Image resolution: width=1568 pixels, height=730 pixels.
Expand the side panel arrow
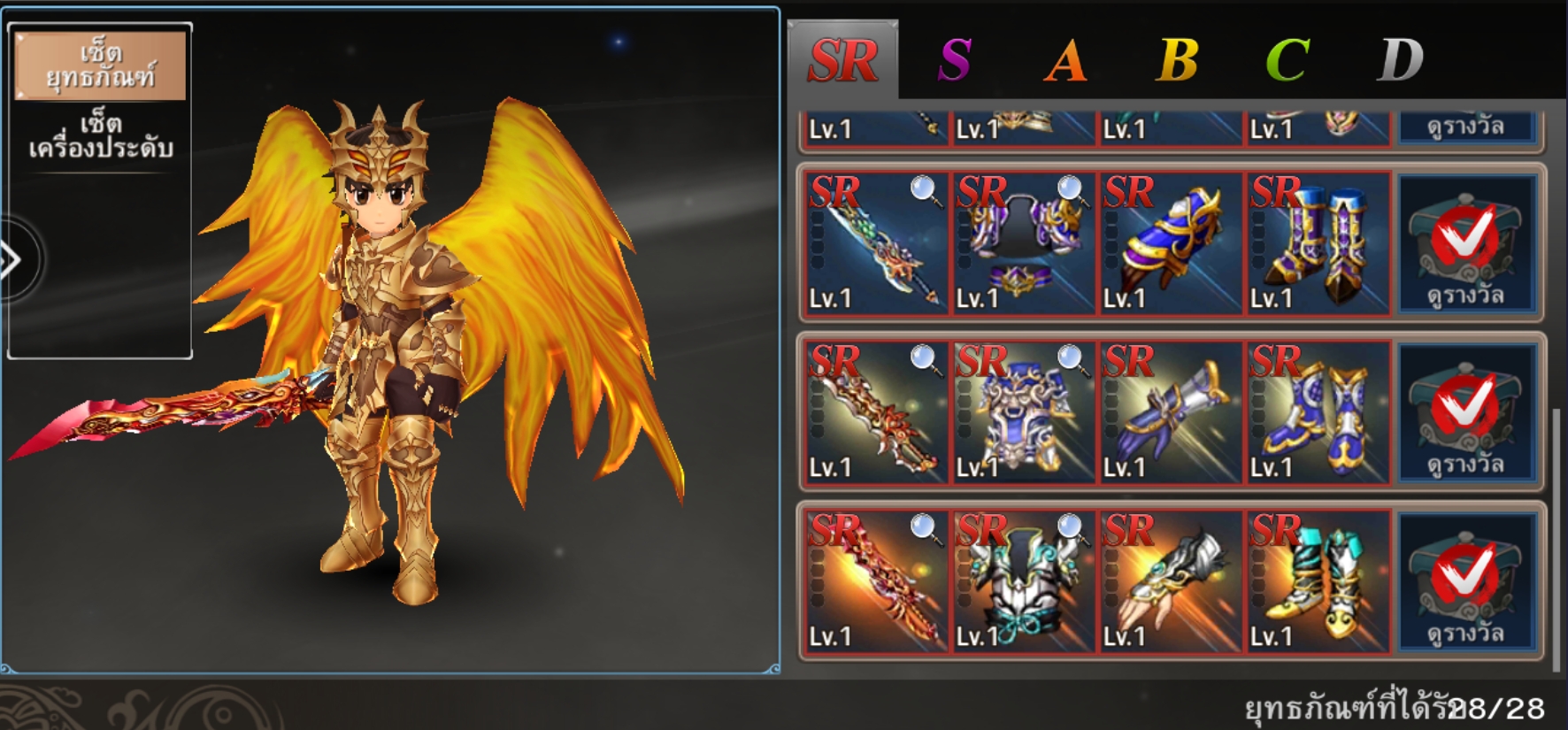pos(12,260)
